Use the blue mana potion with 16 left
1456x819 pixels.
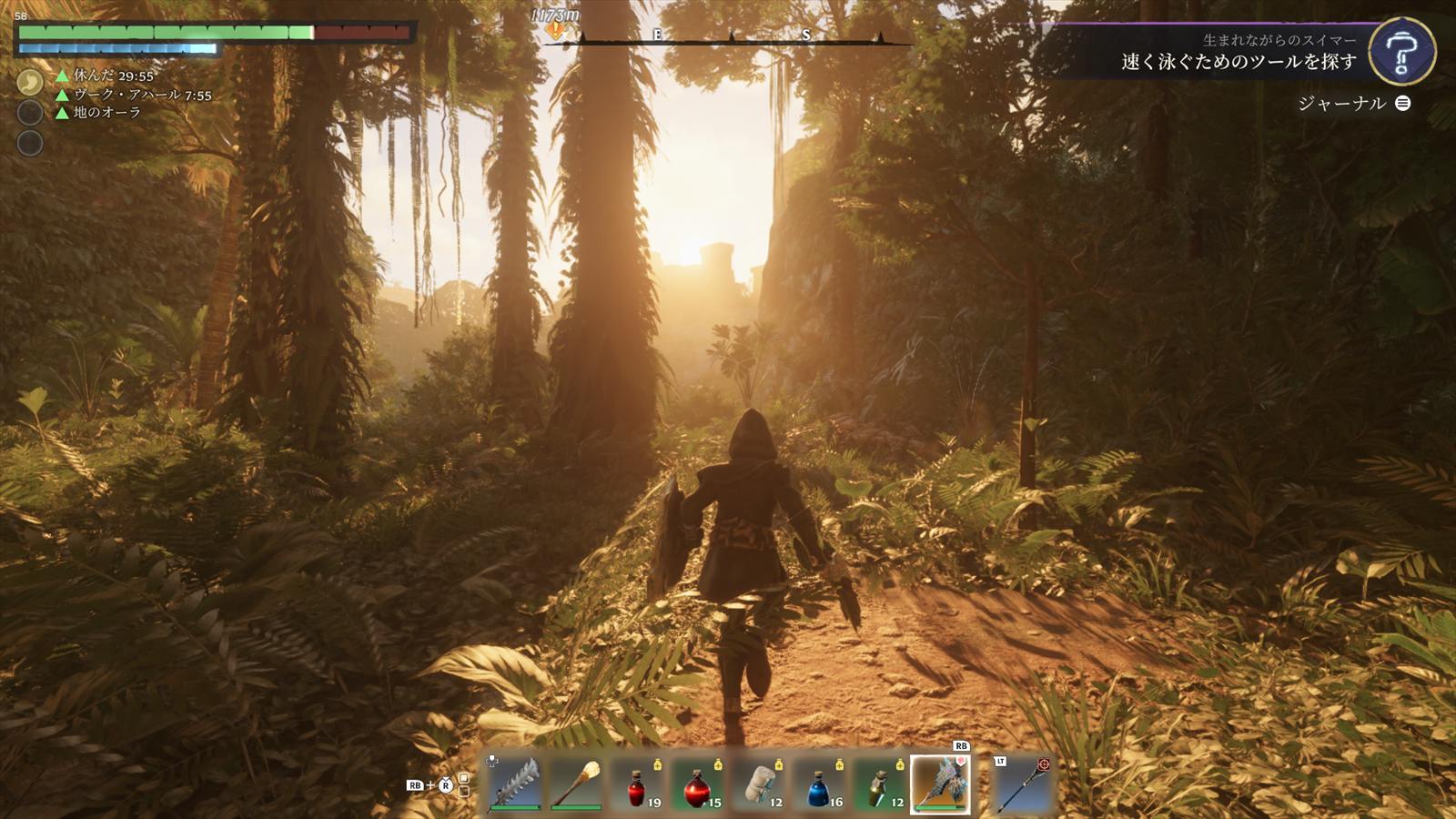coord(819,784)
